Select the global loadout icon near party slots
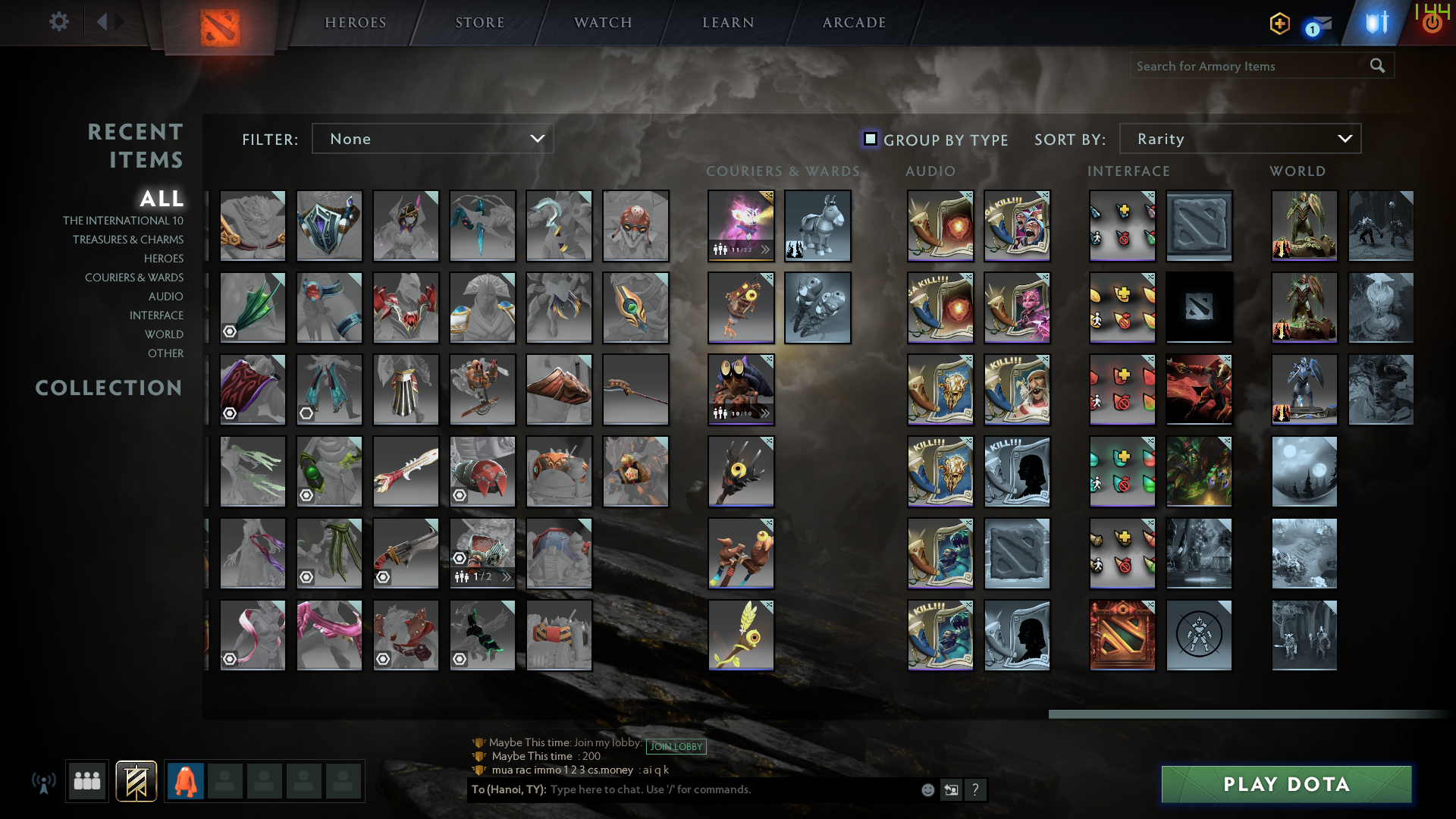 (135, 780)
